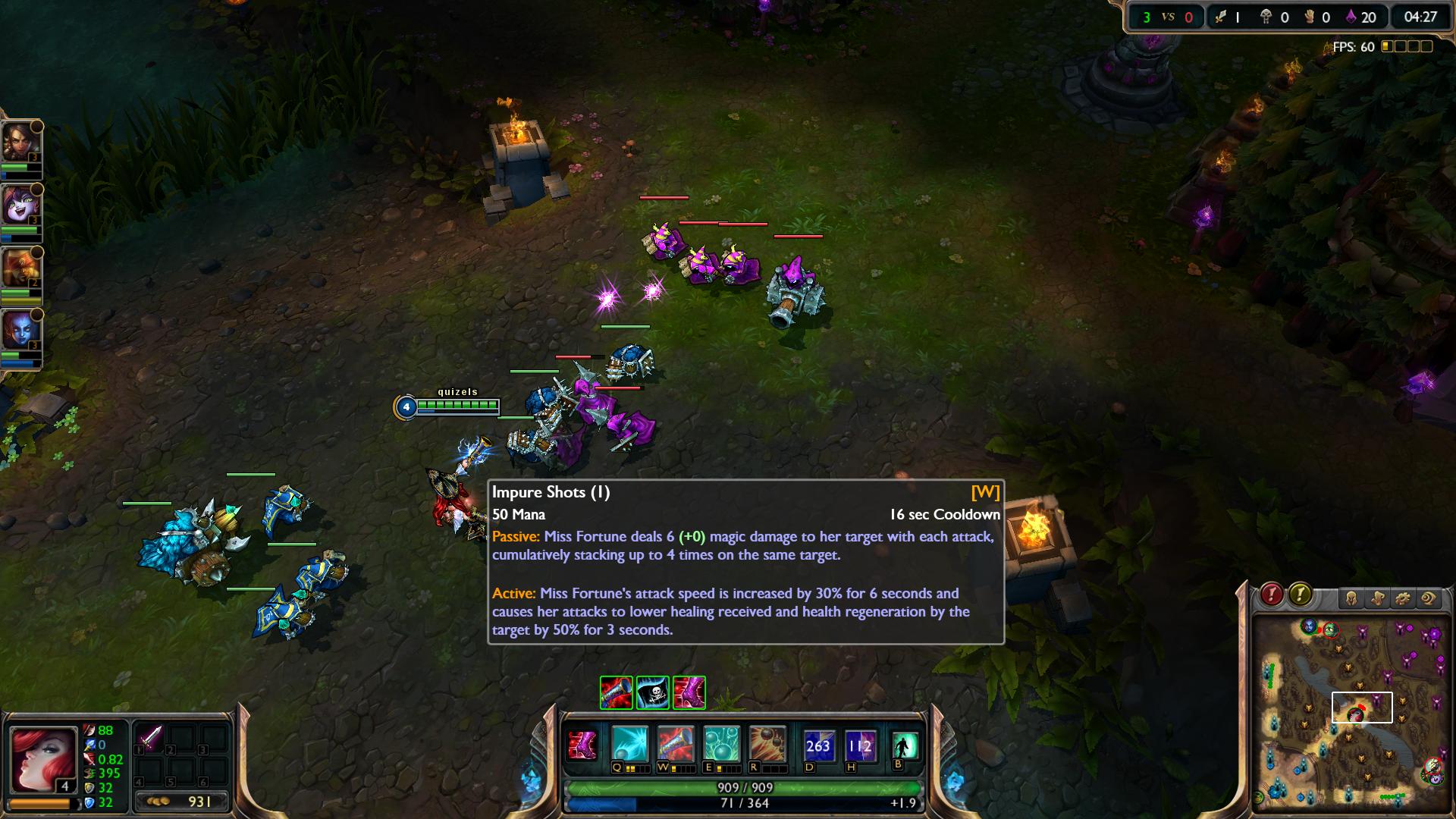The width and height of the screenshot is (1456, 819).
Task: Select the sword item in inventory slot 1
Action: point(150,738)
